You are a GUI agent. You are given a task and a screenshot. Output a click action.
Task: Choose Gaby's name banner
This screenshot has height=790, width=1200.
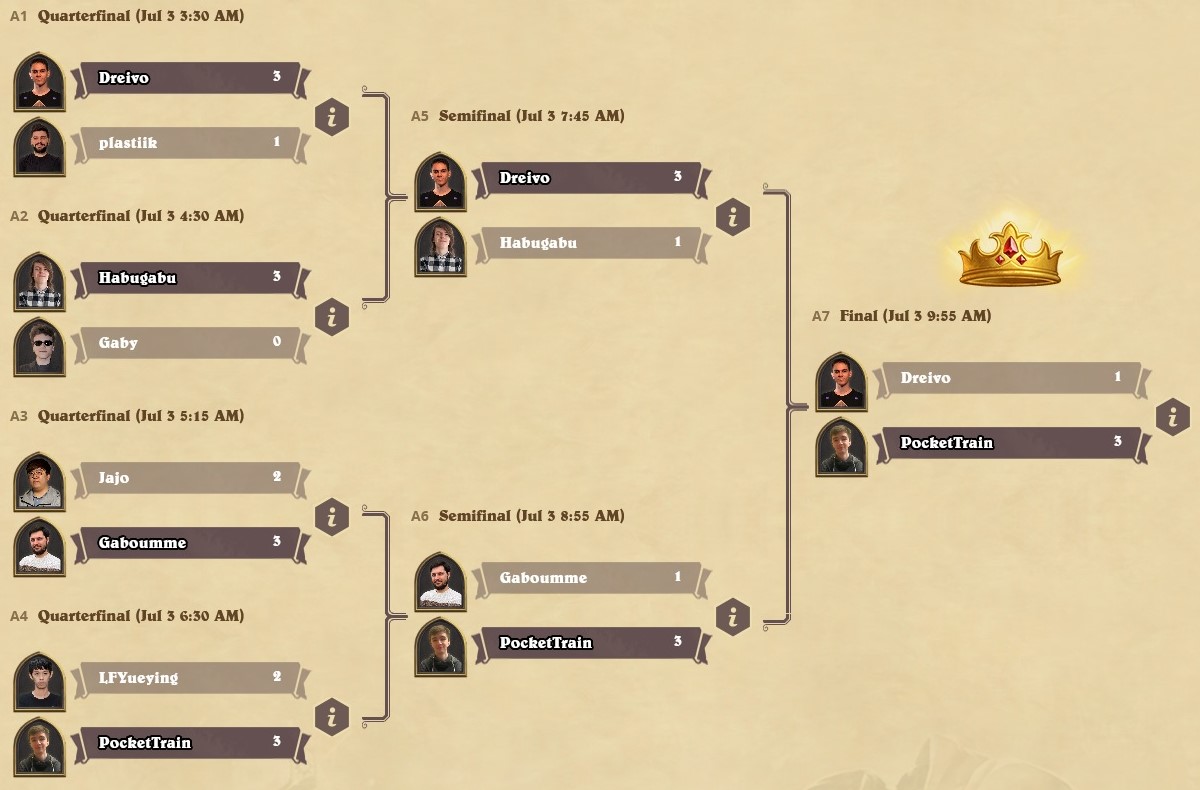tap(187, 343)
